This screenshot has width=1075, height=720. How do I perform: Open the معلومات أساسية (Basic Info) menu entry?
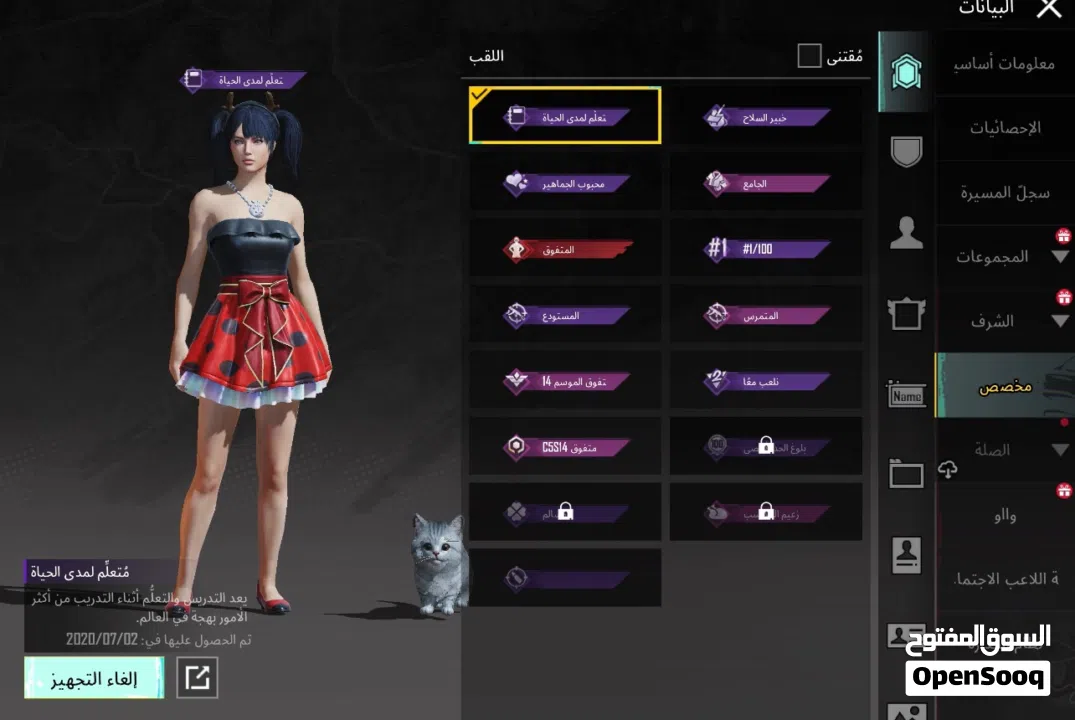pos(1005,63)
